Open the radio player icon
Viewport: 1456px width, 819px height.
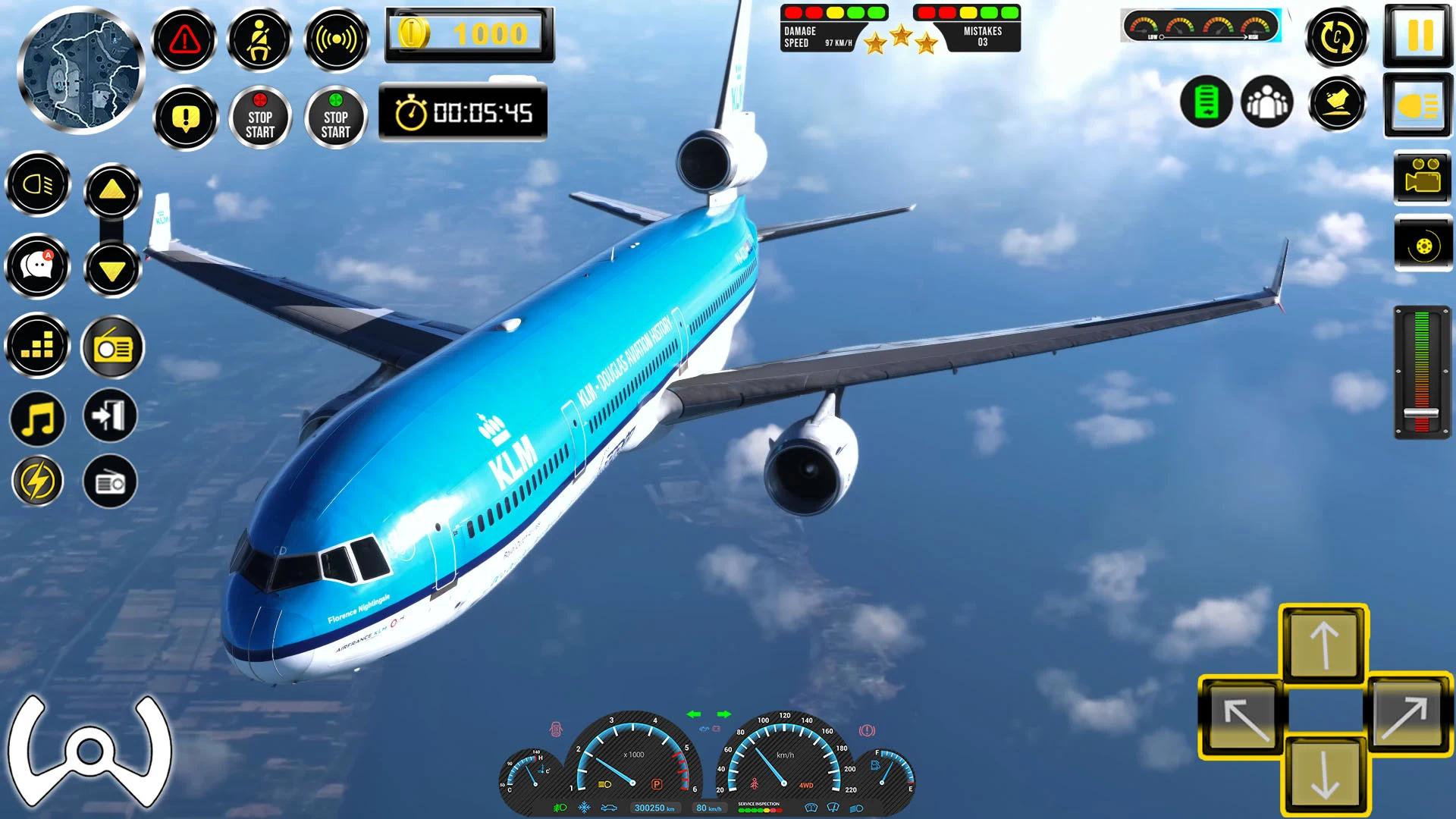point(113,345)
